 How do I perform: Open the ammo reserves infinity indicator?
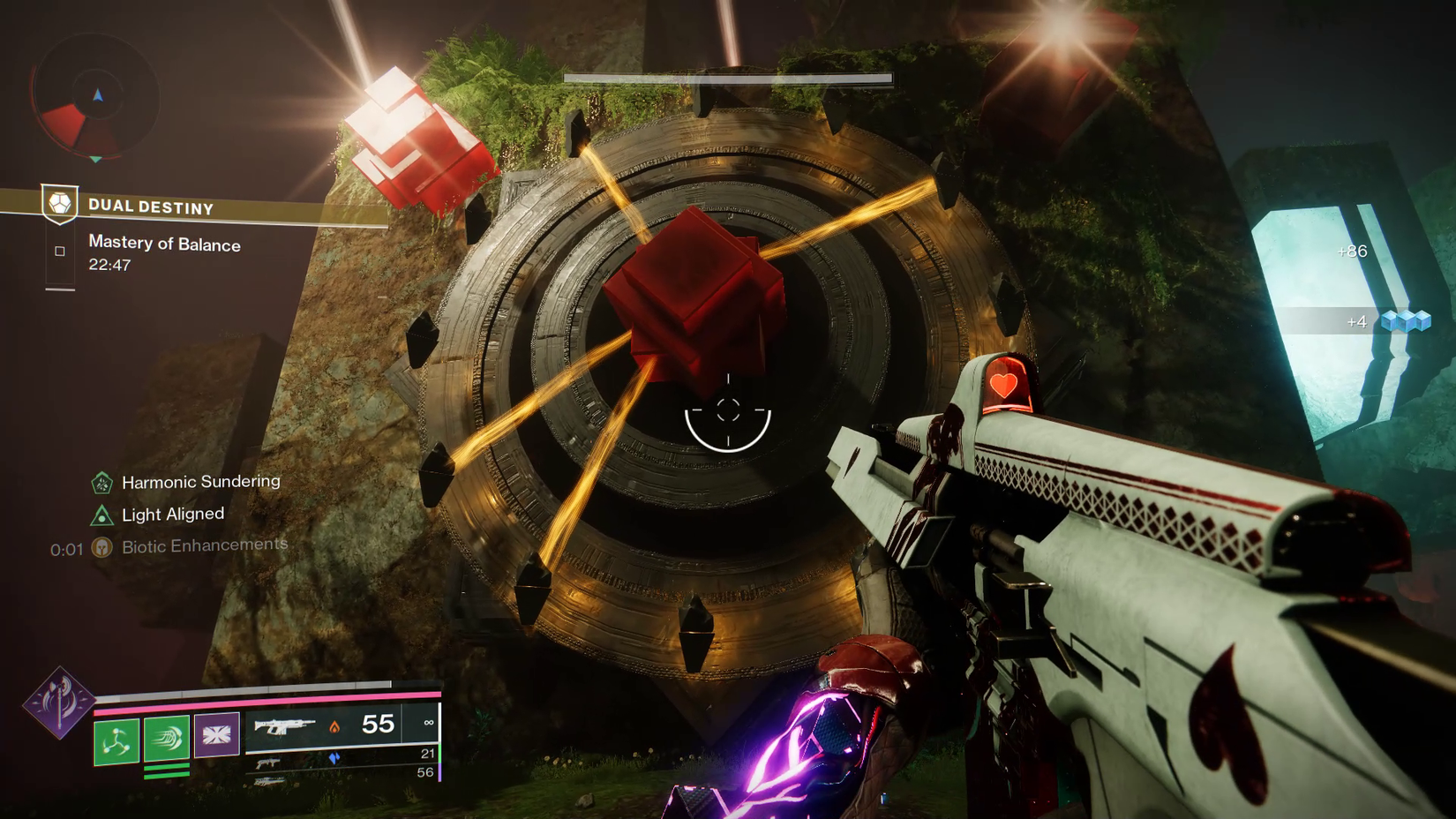point(428,724)
